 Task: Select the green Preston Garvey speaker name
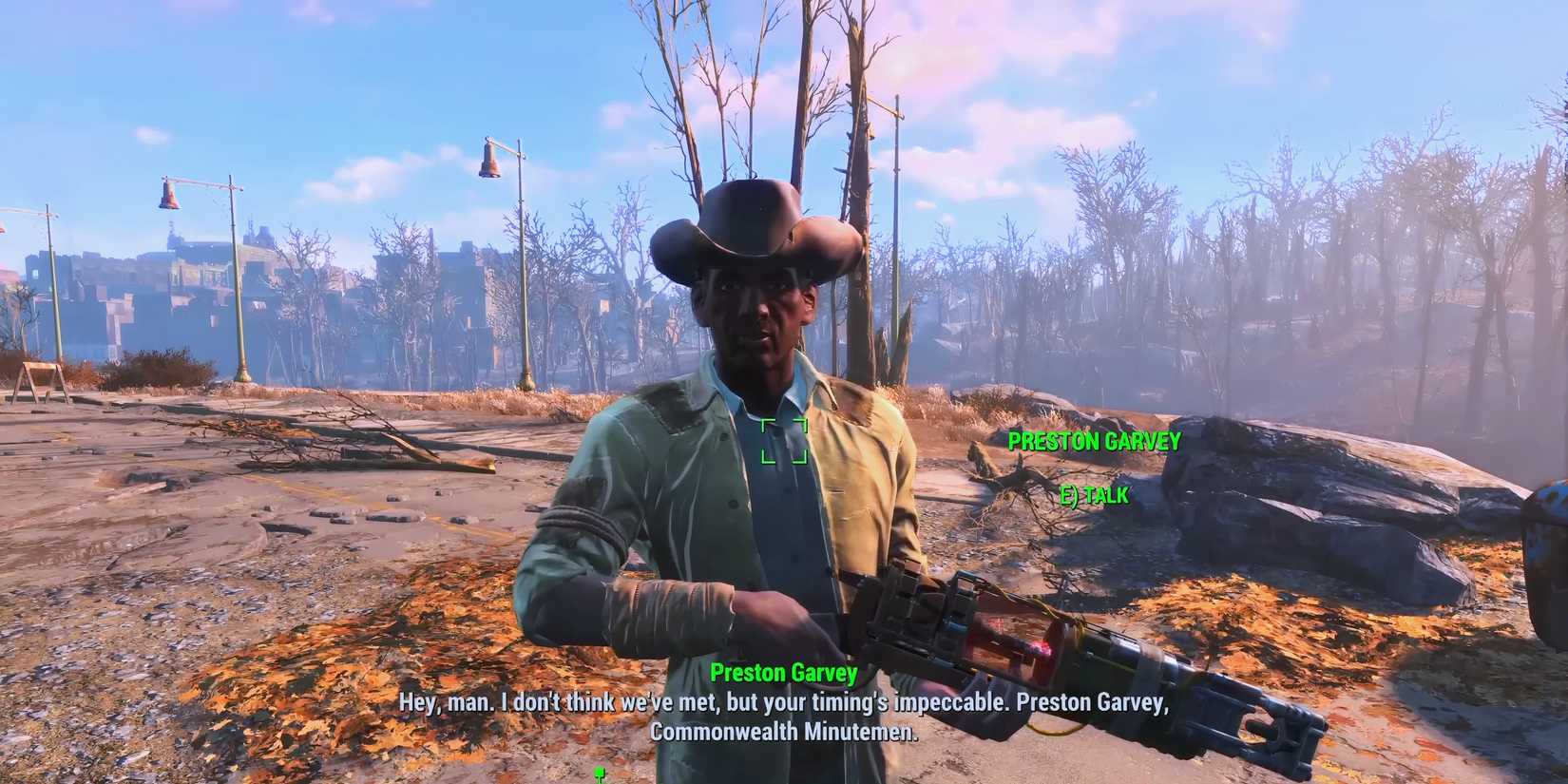[x=783, y=673]
